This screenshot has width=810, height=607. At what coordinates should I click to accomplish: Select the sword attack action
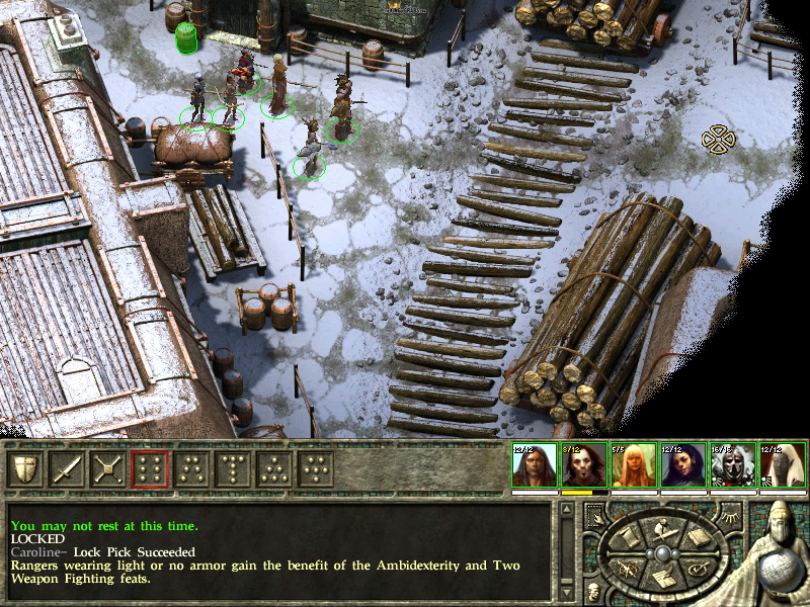point(67,468)
